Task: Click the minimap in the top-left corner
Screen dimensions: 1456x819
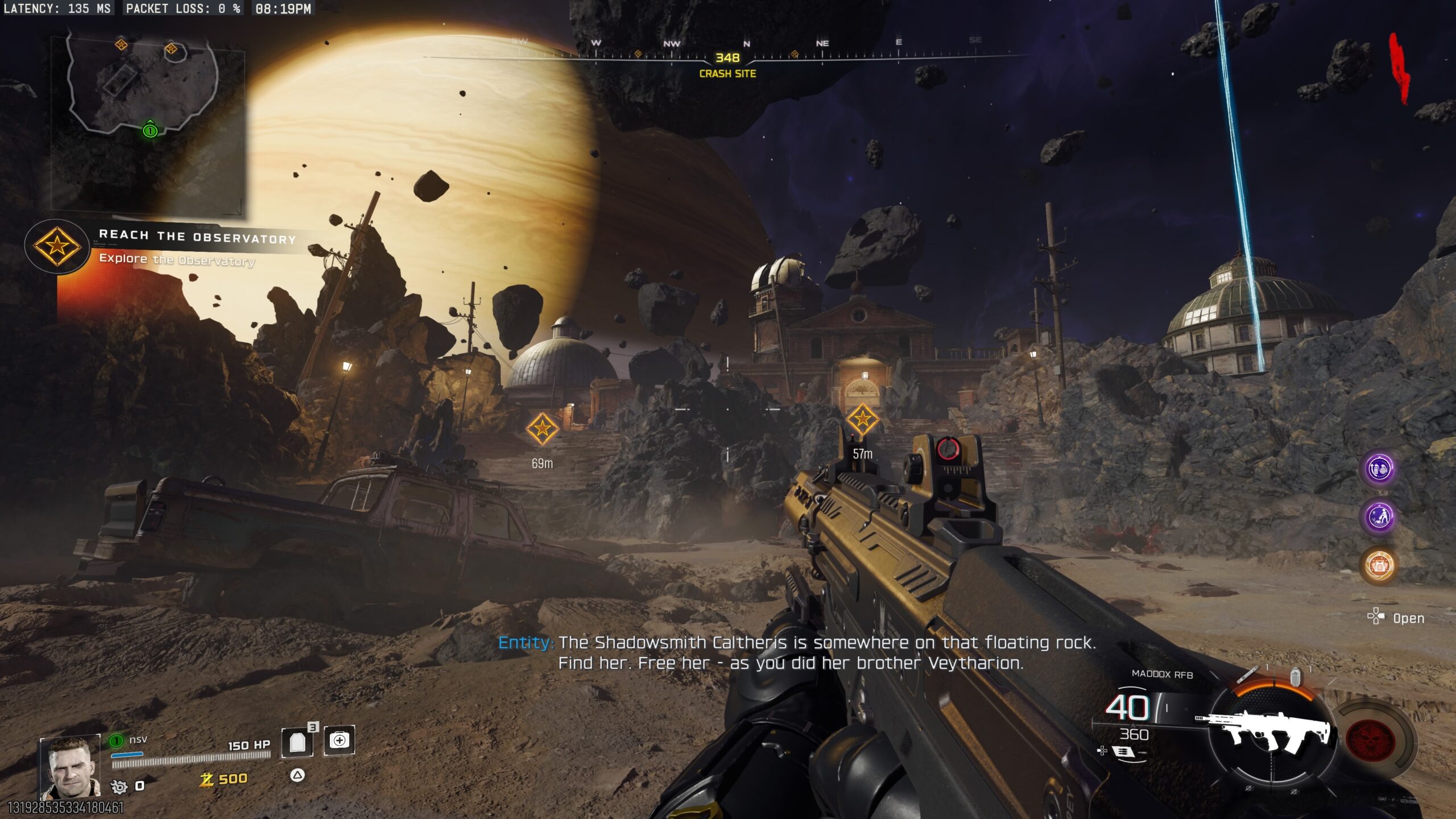Action: click(x=148, y=122)
